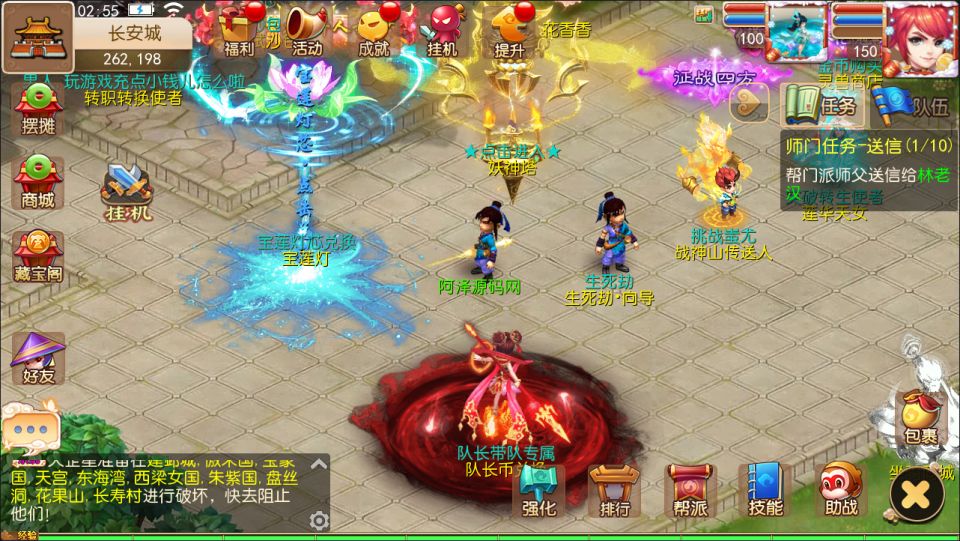This screenshot has height=541, width=960.
Task: Open the 技能 skills book
Action: click(766, 492)
